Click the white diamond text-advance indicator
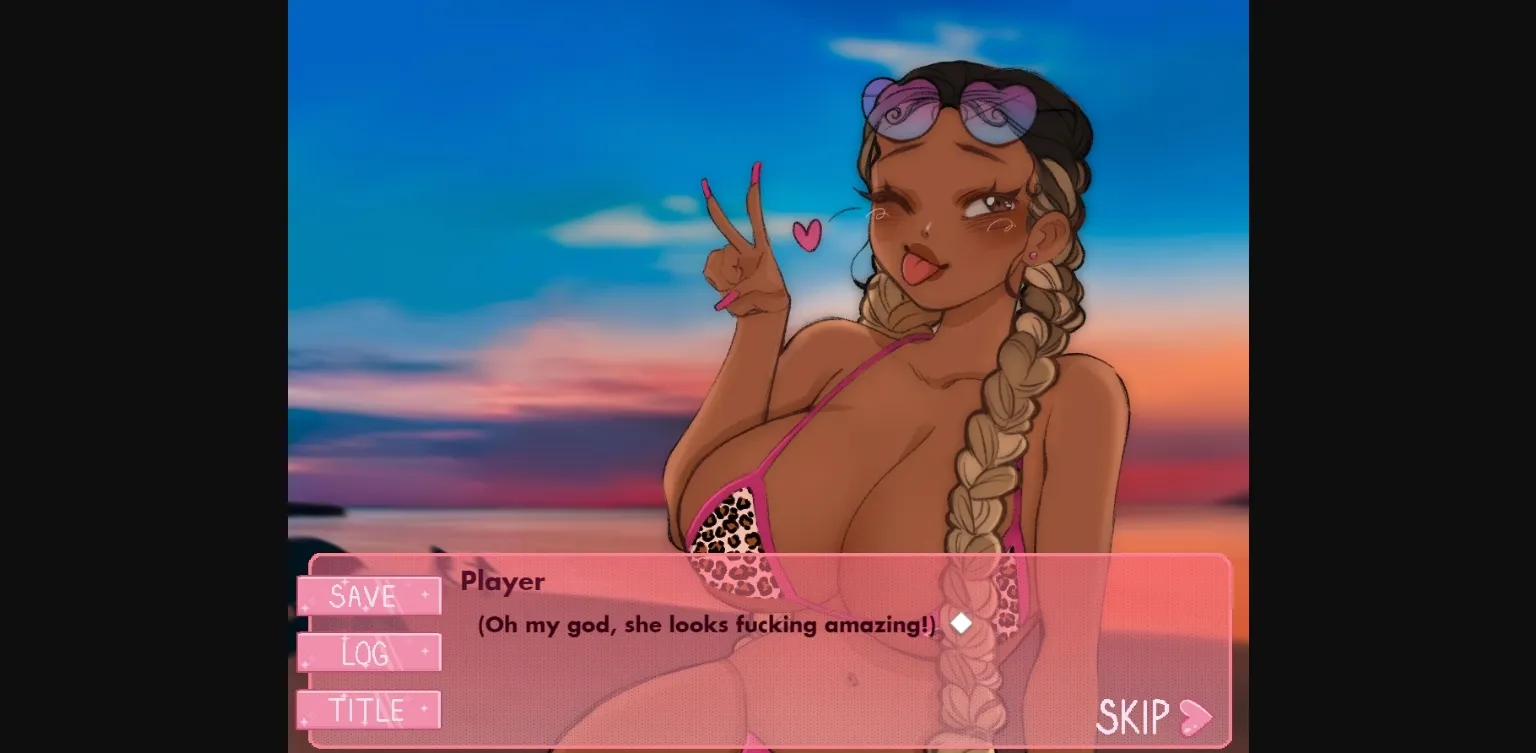 coord(961,623)
